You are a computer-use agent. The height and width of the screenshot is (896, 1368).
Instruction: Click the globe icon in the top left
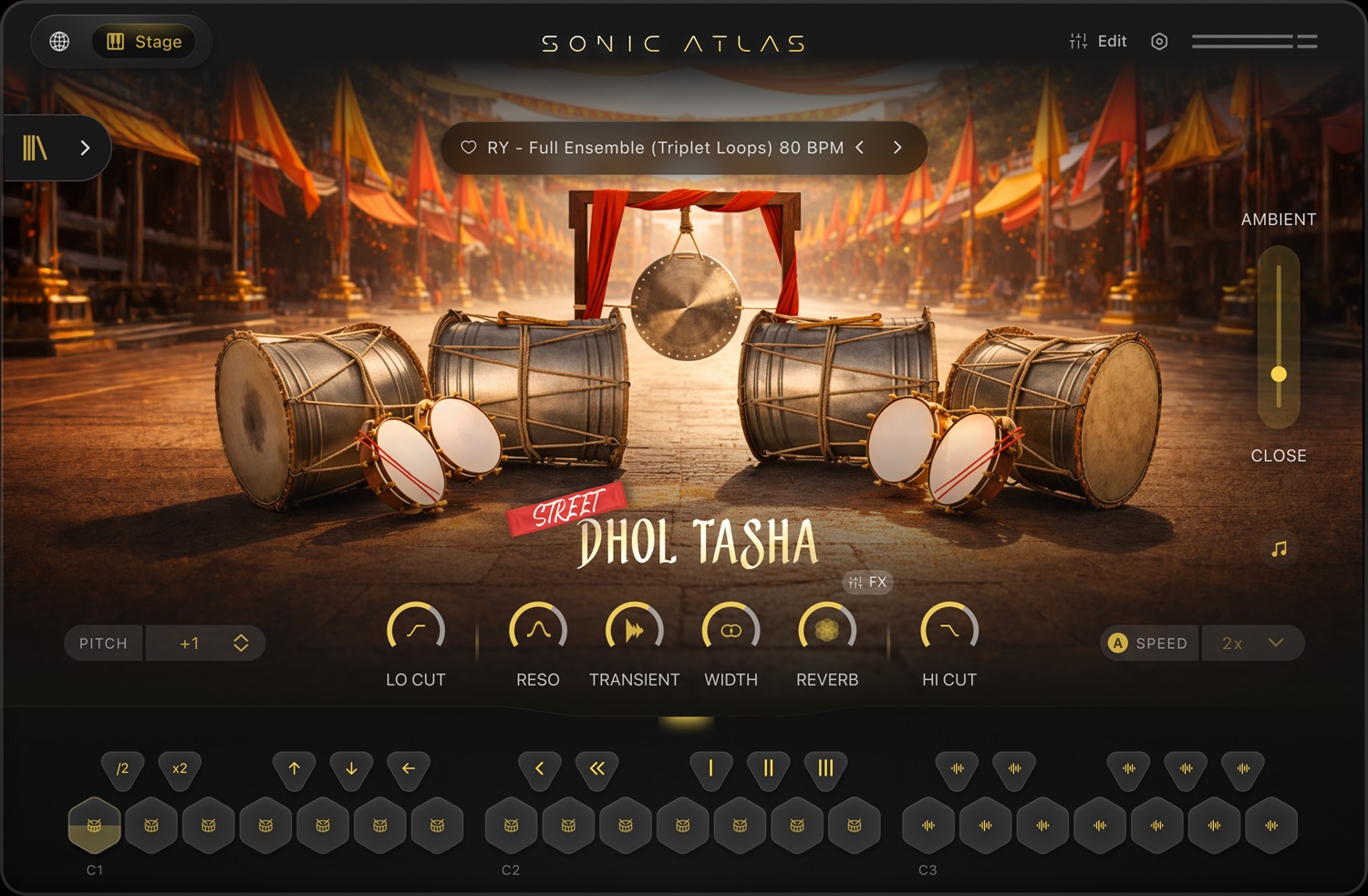58,41
